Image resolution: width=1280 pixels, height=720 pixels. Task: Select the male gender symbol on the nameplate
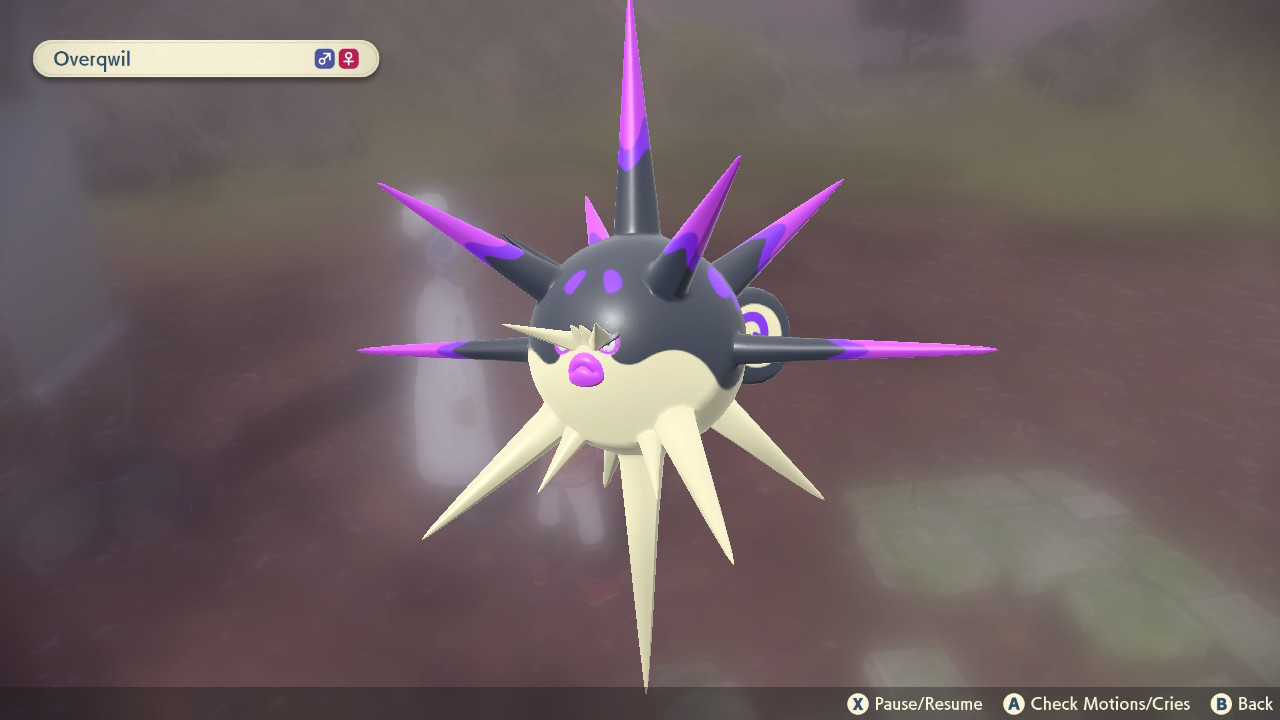(x=322, y=59)
